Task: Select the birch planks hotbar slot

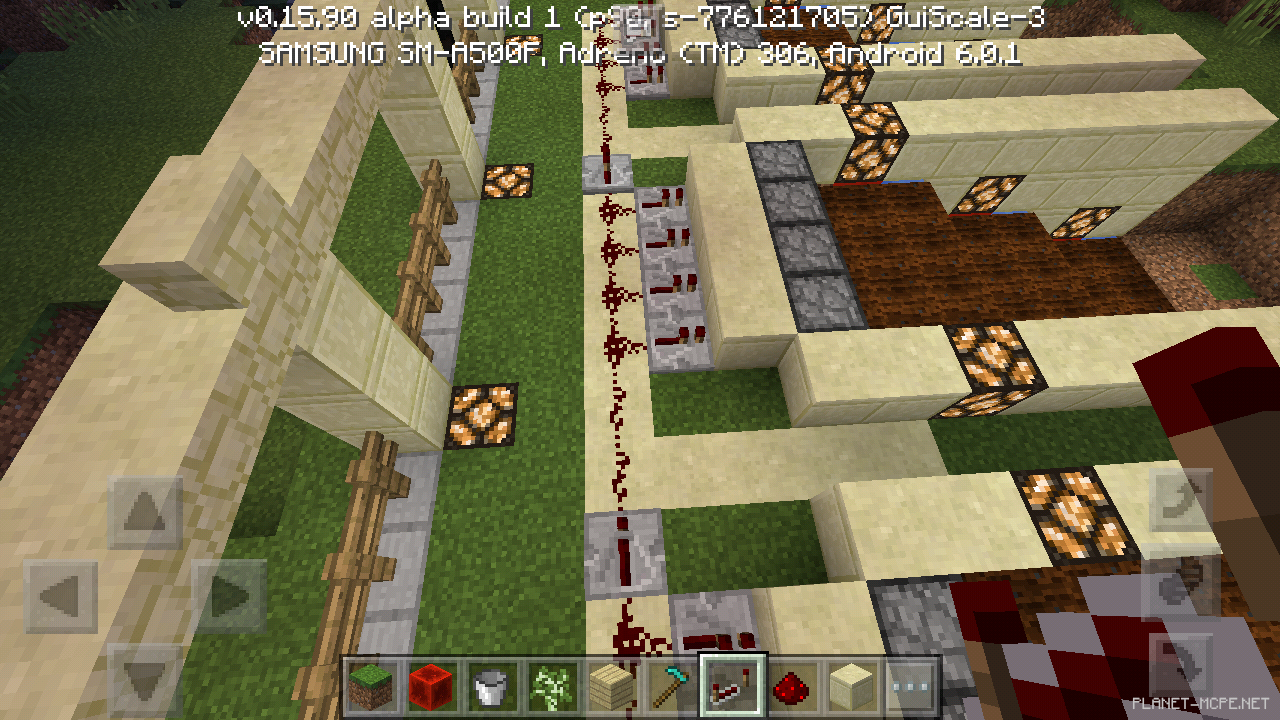Action: pyautogui.click(x=610, y=687)
